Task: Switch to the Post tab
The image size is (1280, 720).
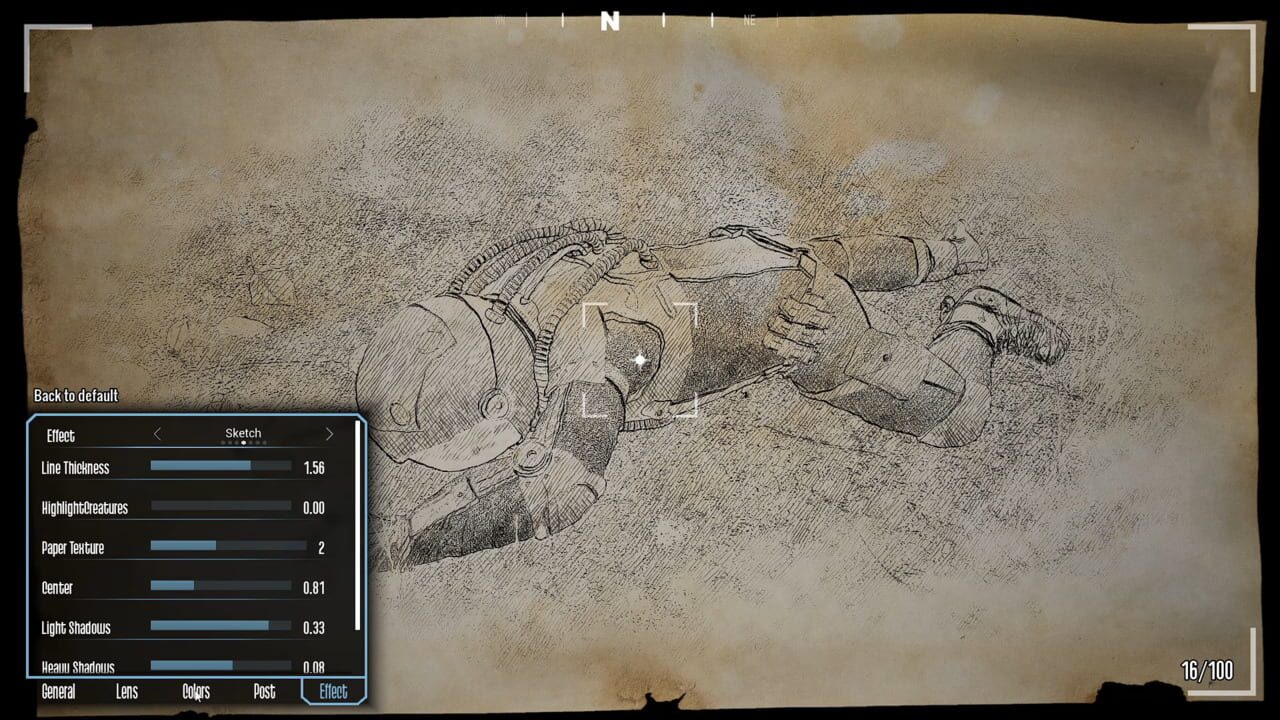Action: point(263,691)
